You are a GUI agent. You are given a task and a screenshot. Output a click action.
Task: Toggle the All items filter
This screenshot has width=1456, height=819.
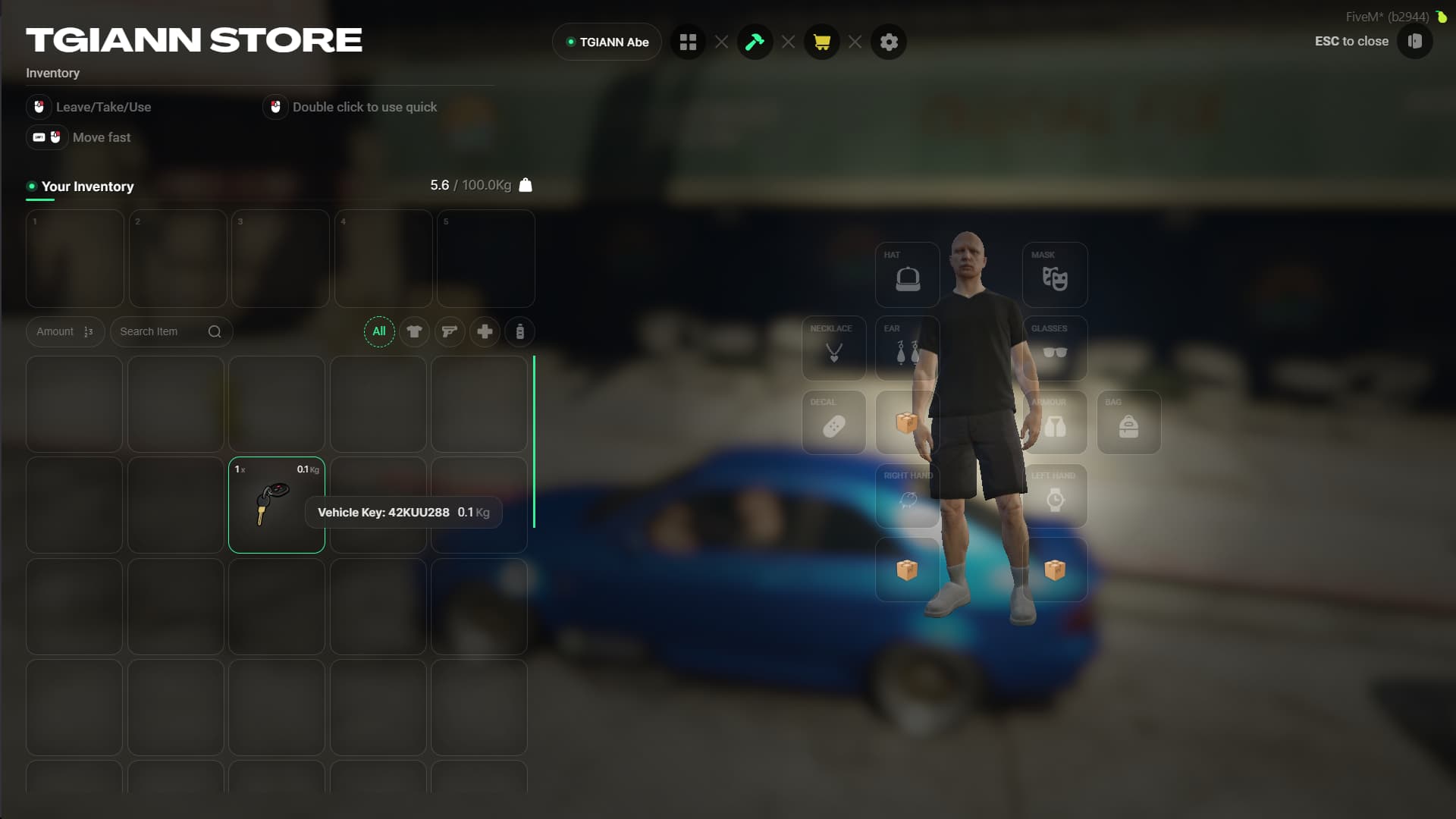point(379,331)
